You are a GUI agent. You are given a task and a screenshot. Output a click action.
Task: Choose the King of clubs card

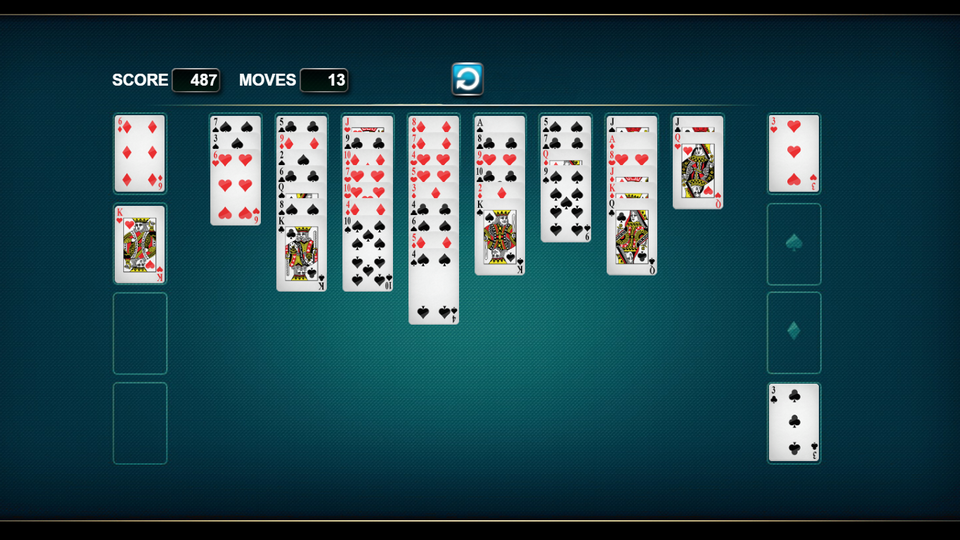[301, 255]
